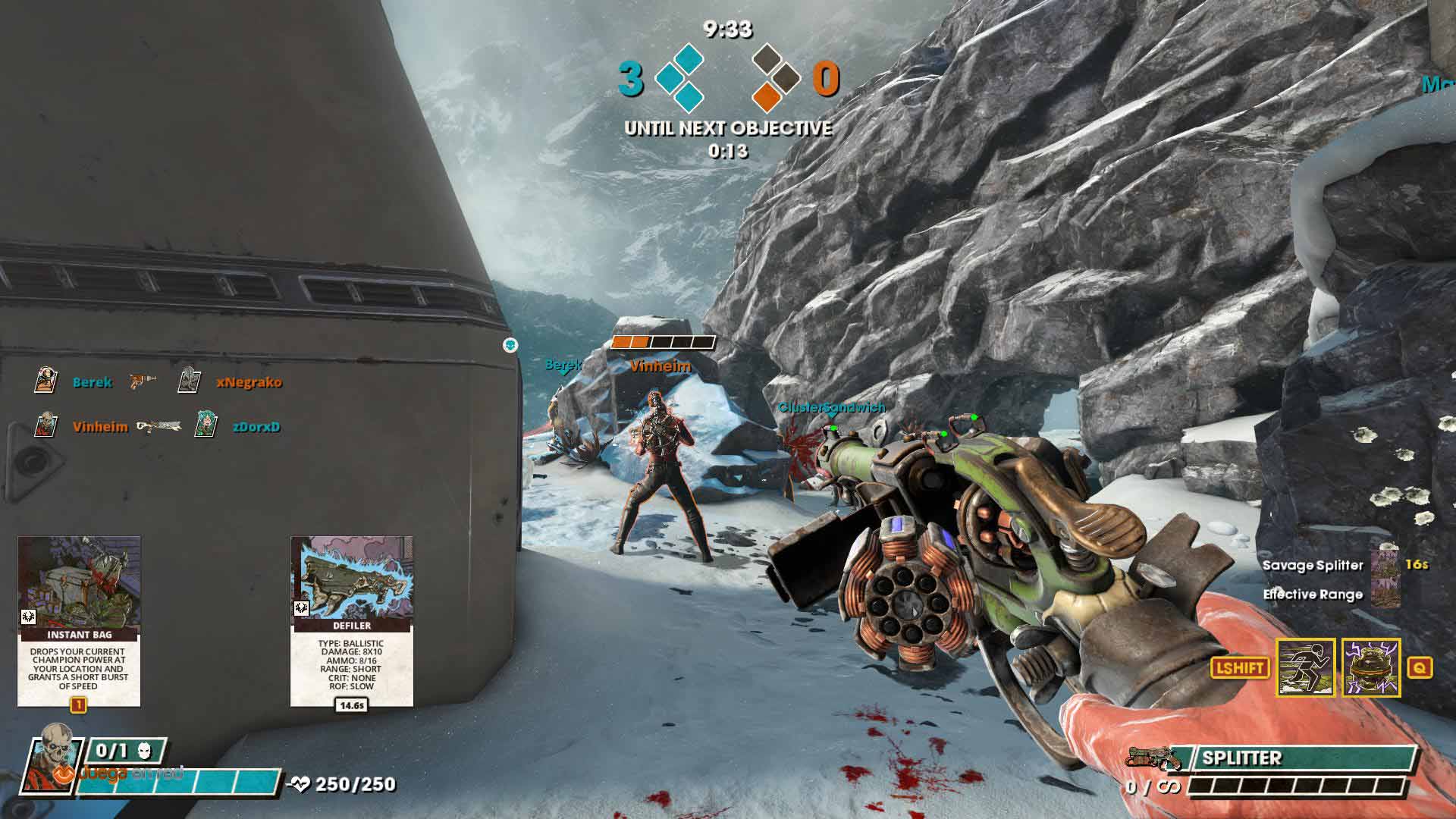Activate the sprint ability icon
1456x819 pixels.
(1306, 667)
